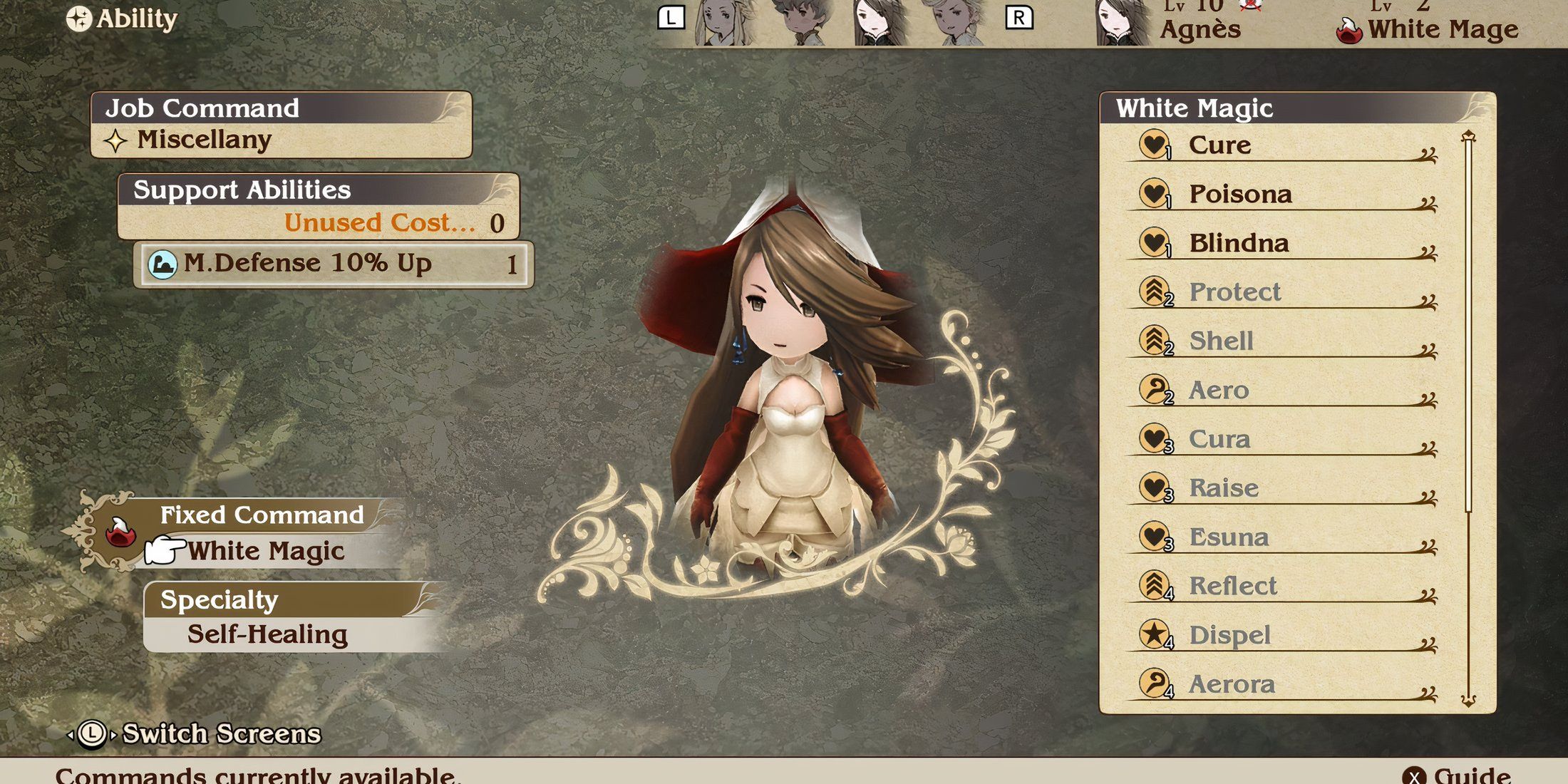The image size is (1568, 784).
Task: Select the M.Defense 10% Up support ability
Action: (334, 264)
